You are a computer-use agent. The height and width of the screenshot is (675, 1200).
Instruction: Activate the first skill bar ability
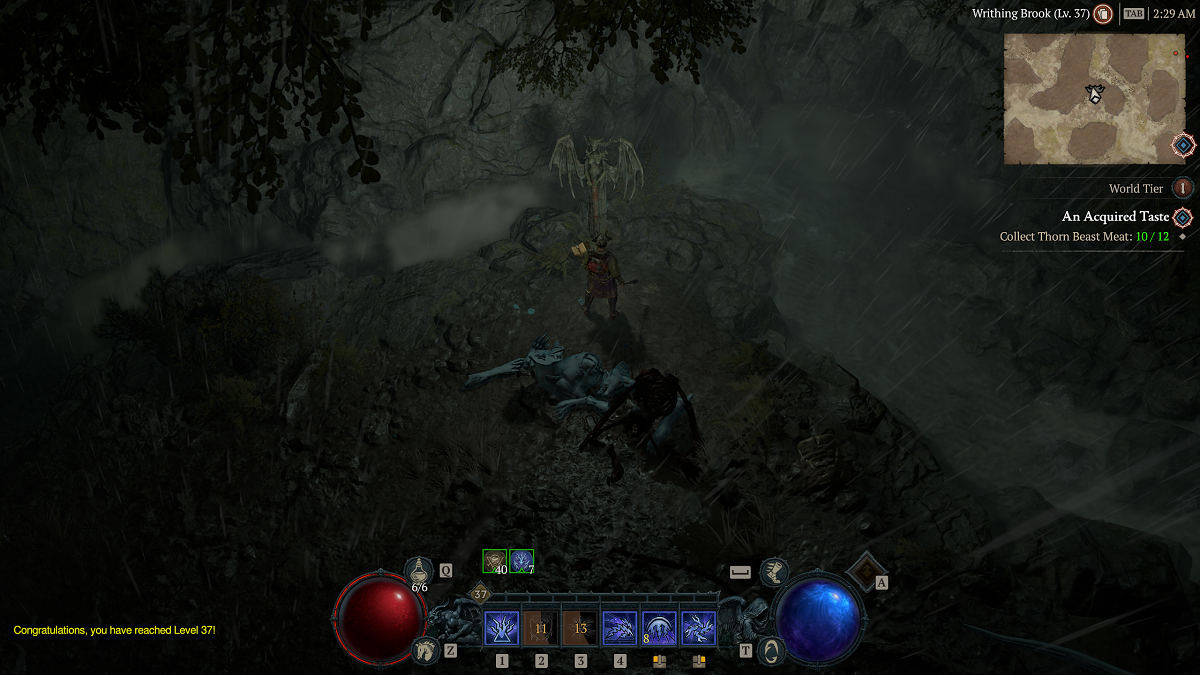coord(501,629)
